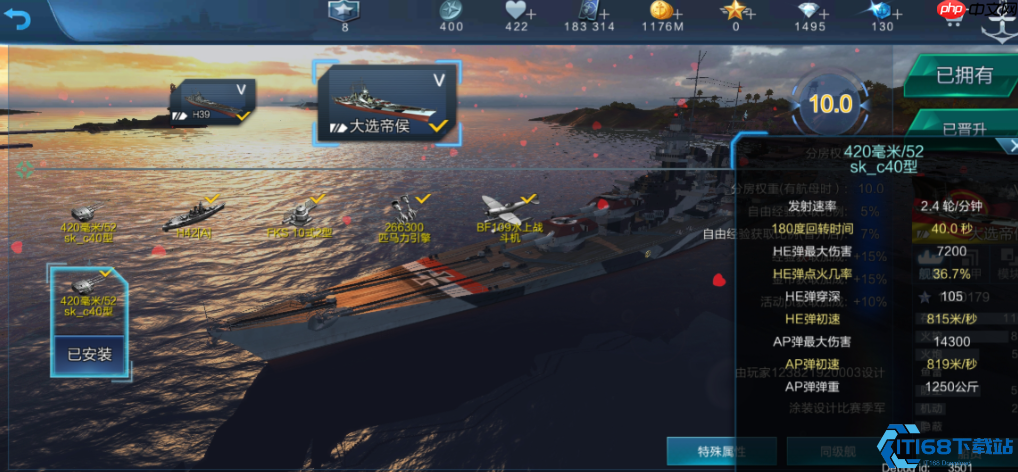Click the 已拥有 button

(x=963, y=75)
